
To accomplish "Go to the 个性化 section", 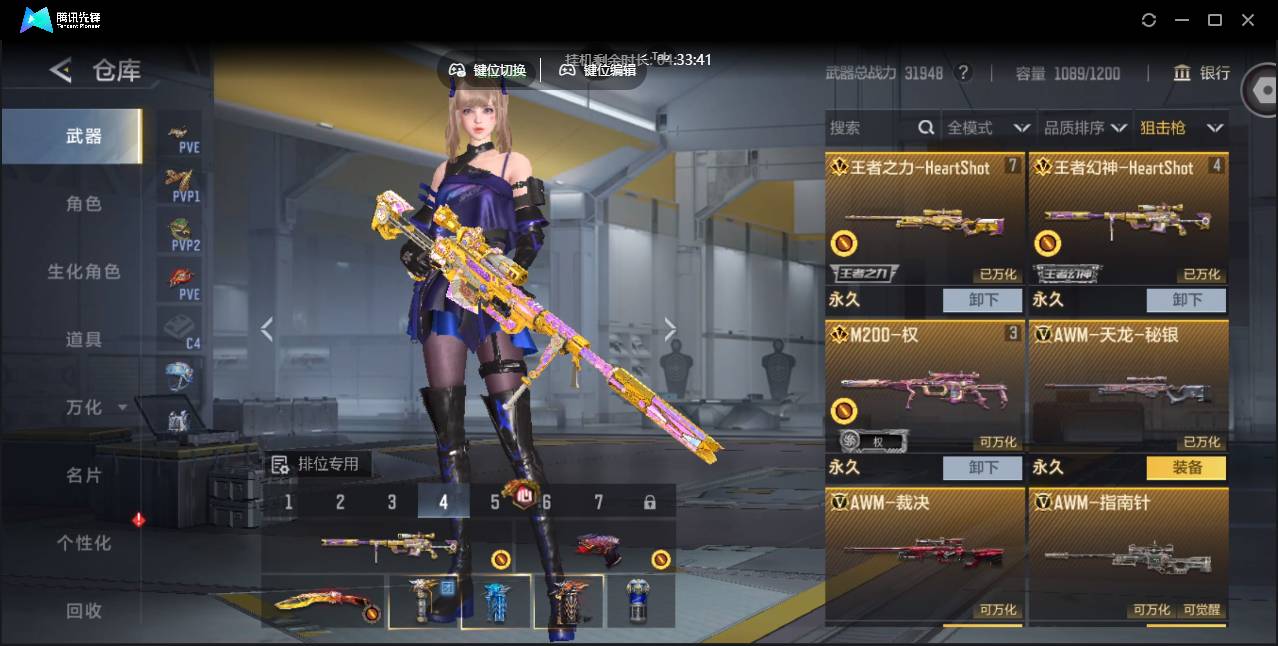I will pos(84,544).
